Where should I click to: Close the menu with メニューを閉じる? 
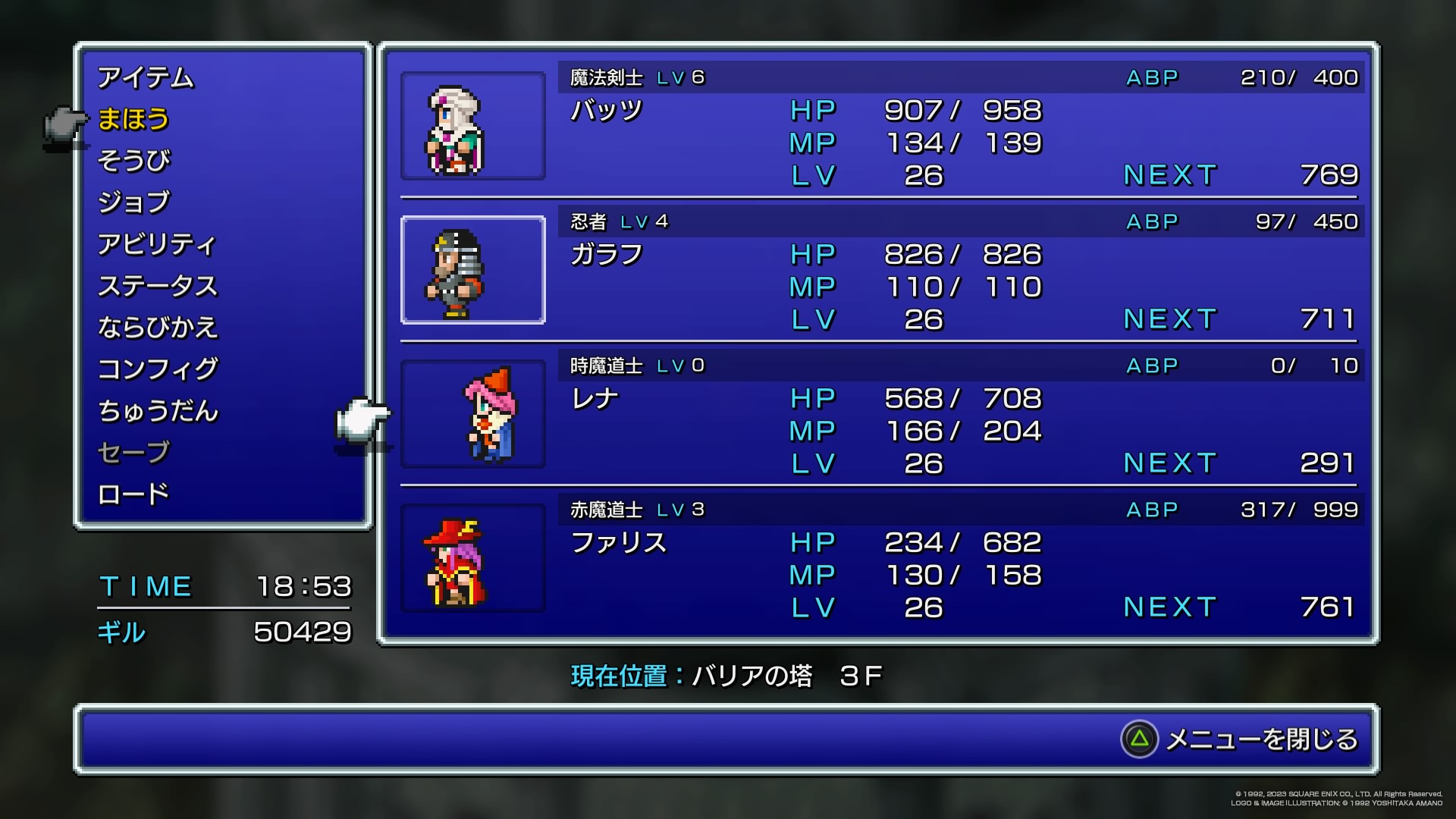pos(1240,739)
